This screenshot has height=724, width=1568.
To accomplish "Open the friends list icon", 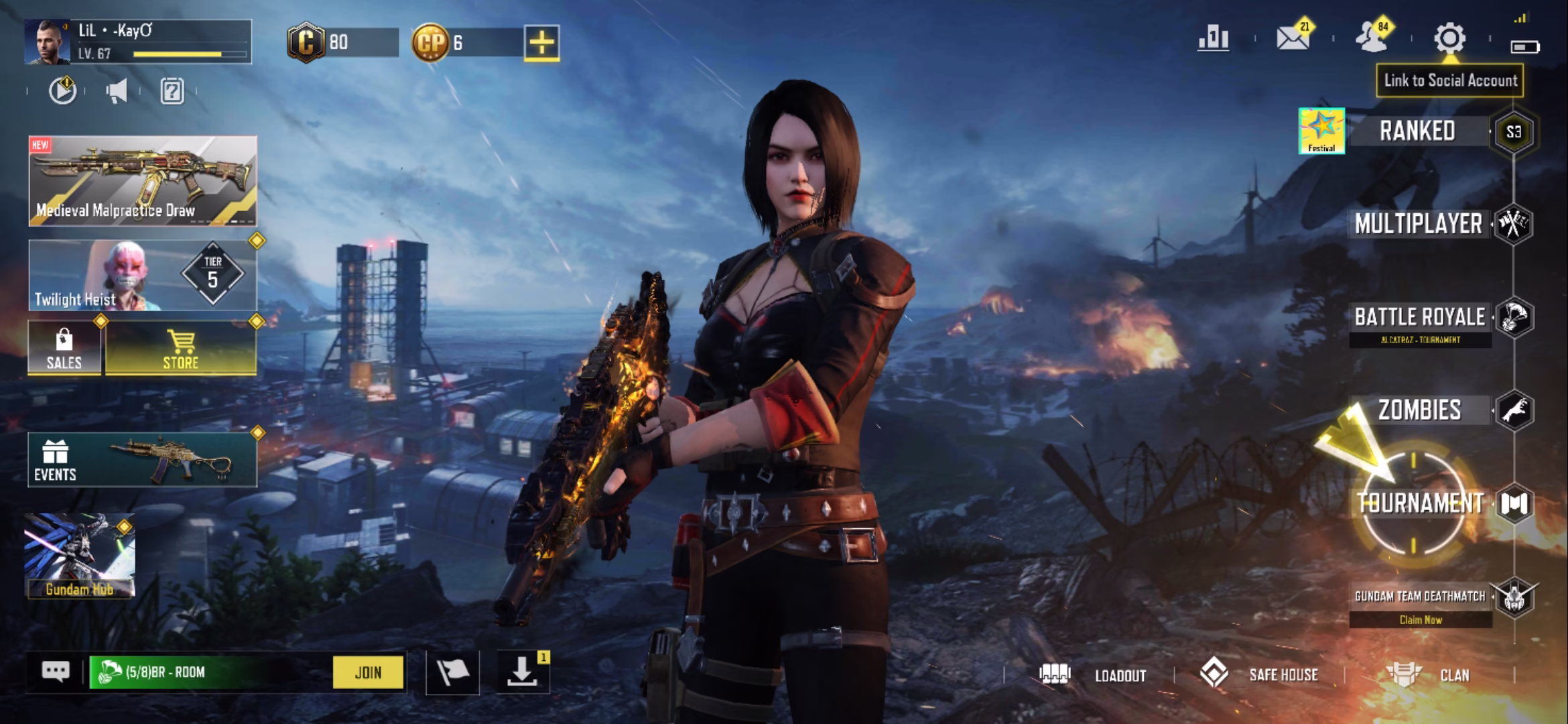I will pyautogui.click(x=1372, y=38).
